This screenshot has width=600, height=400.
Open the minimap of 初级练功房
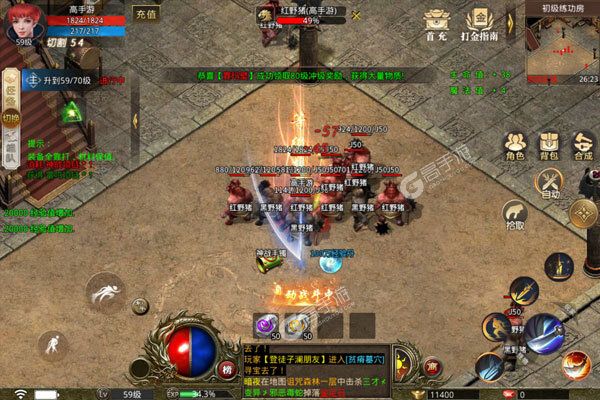560,45
